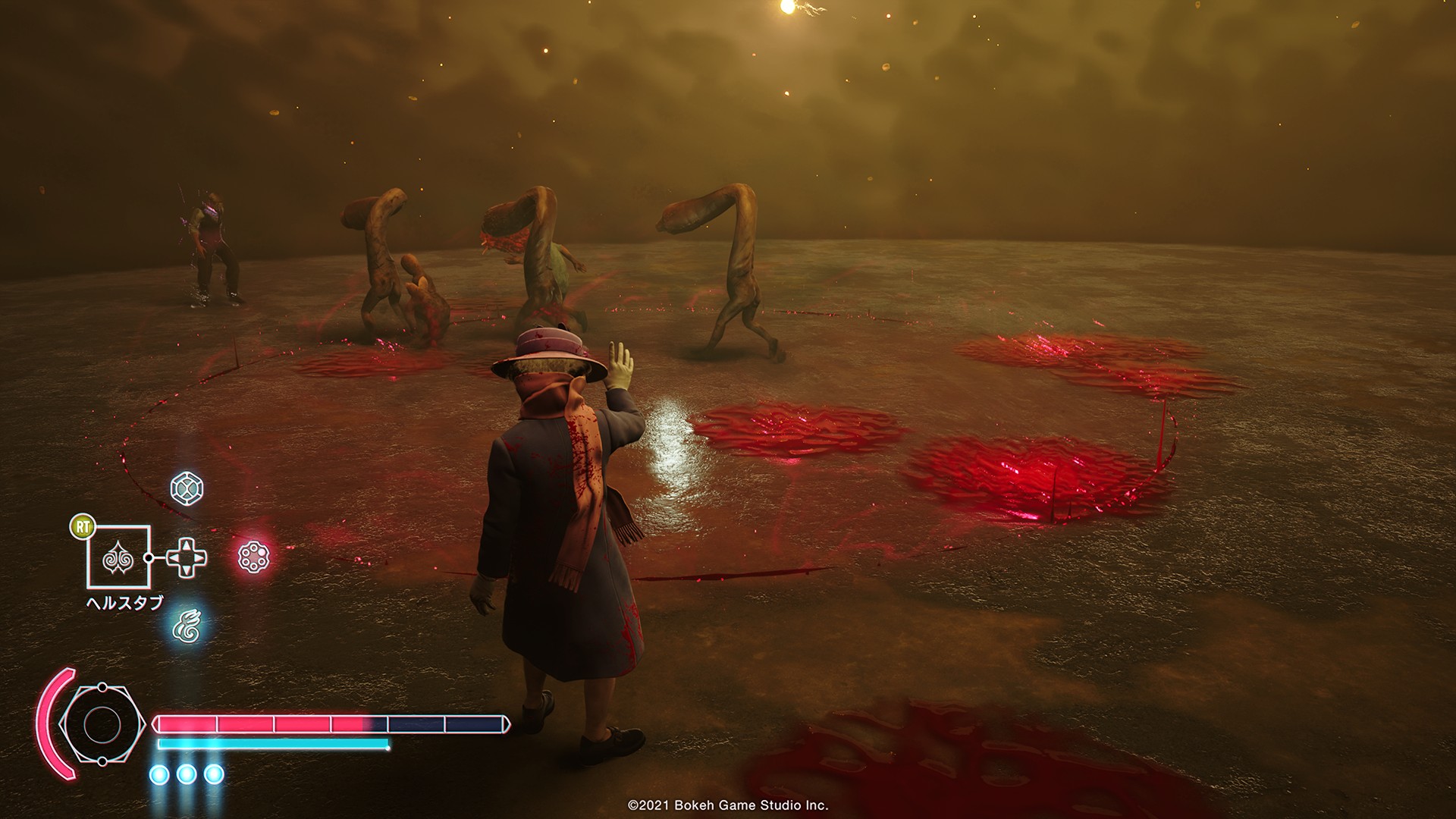The height and width of the screenshot is (819, 1456).
Task: Select the ヘルスタブ skill slot
Action: (x=118, y=557)
